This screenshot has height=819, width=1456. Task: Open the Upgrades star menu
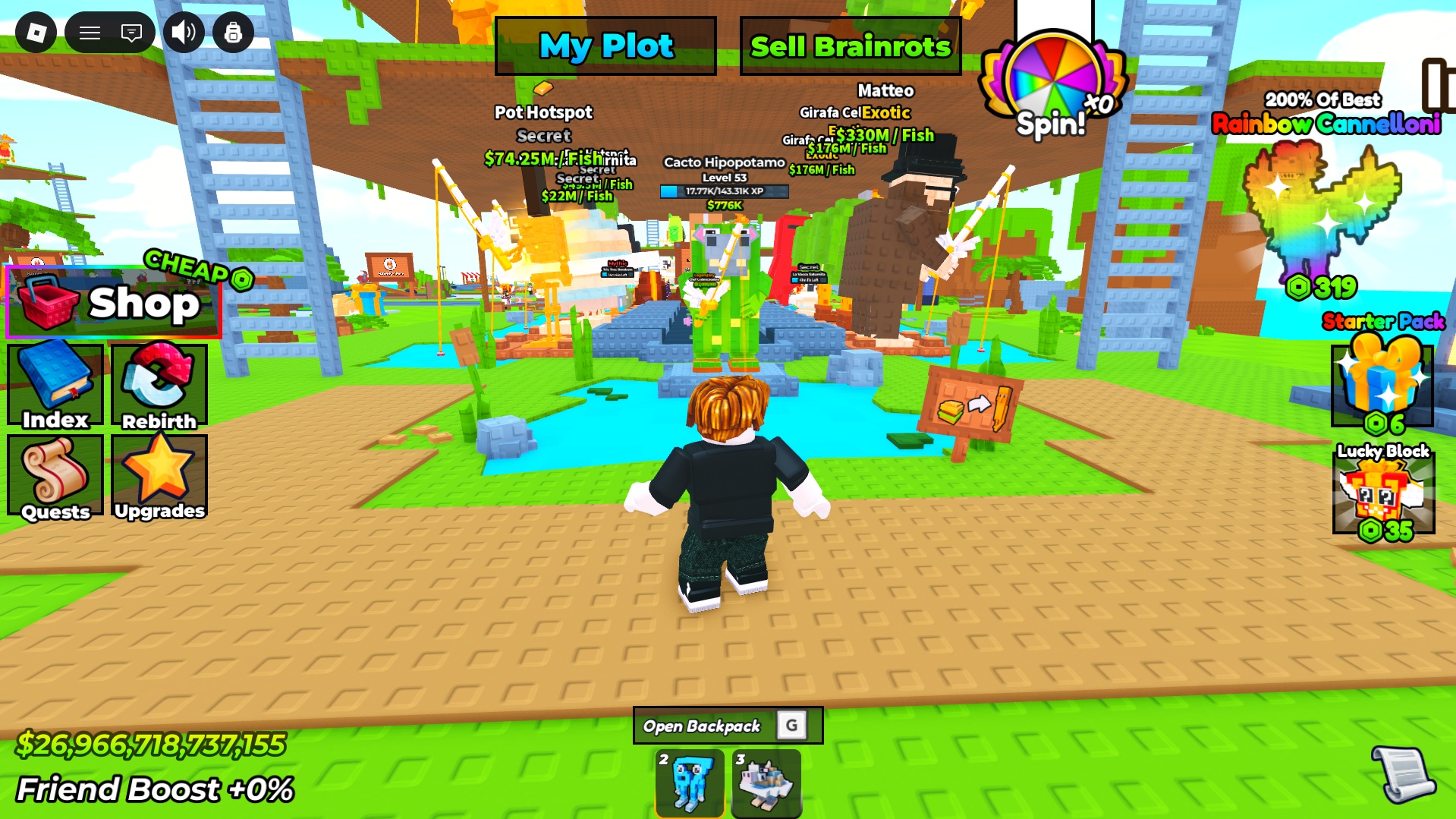158,477
